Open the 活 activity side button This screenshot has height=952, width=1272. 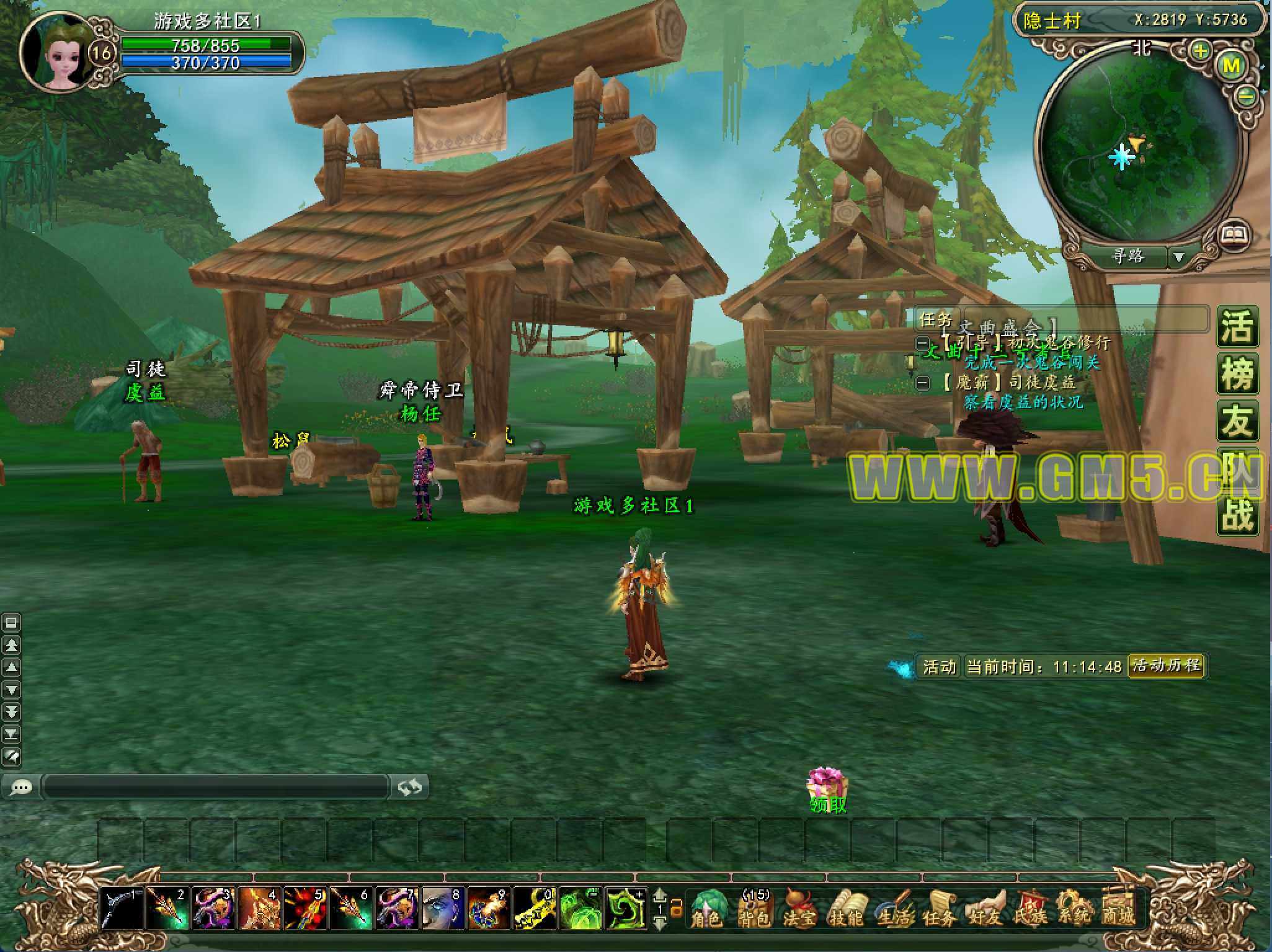[1237, 327]
